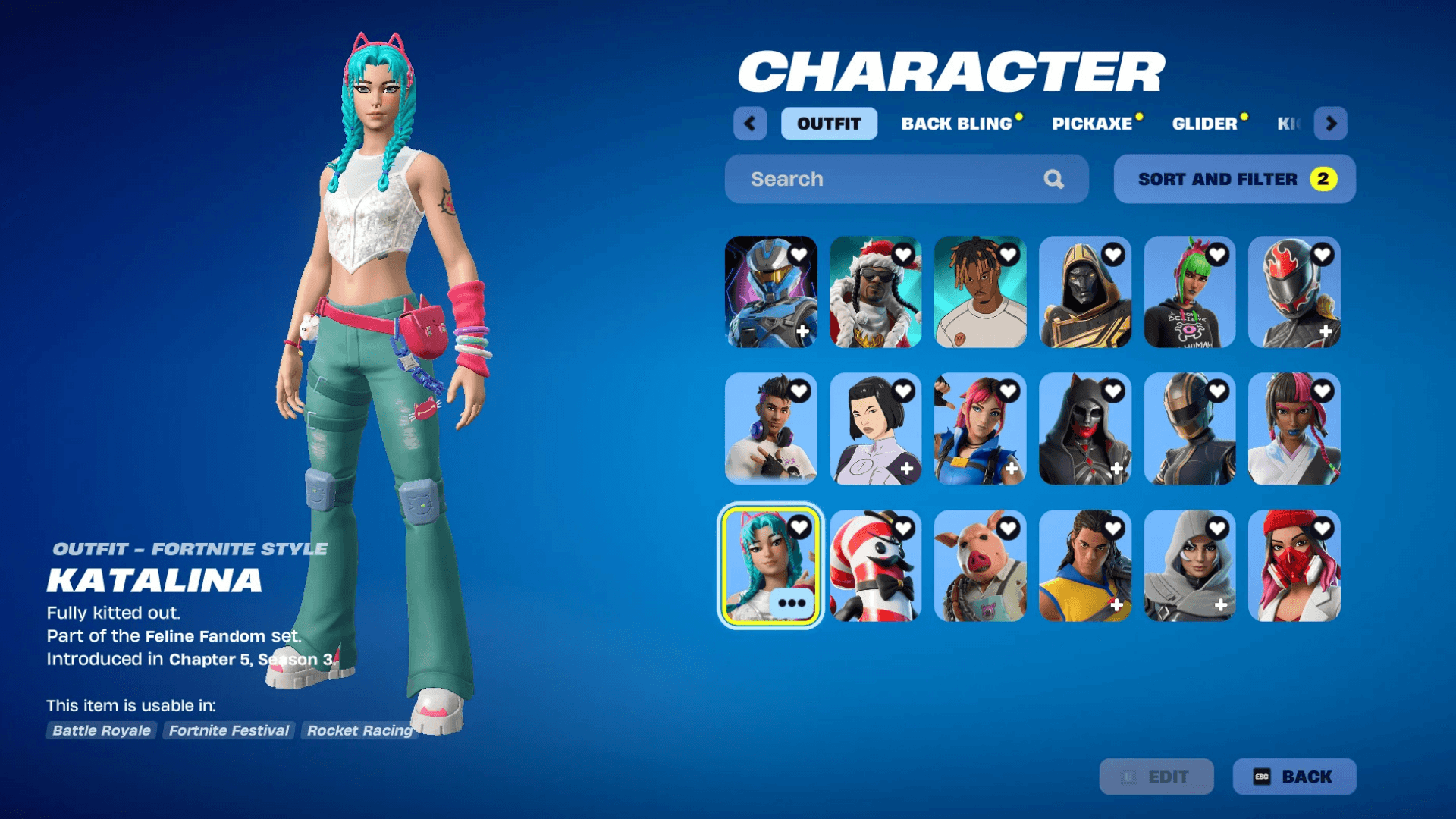Viewport: 1456px width, 819px height.
Task: Click the search magnifying glass icon
Action: click(x=1053, y=179)
